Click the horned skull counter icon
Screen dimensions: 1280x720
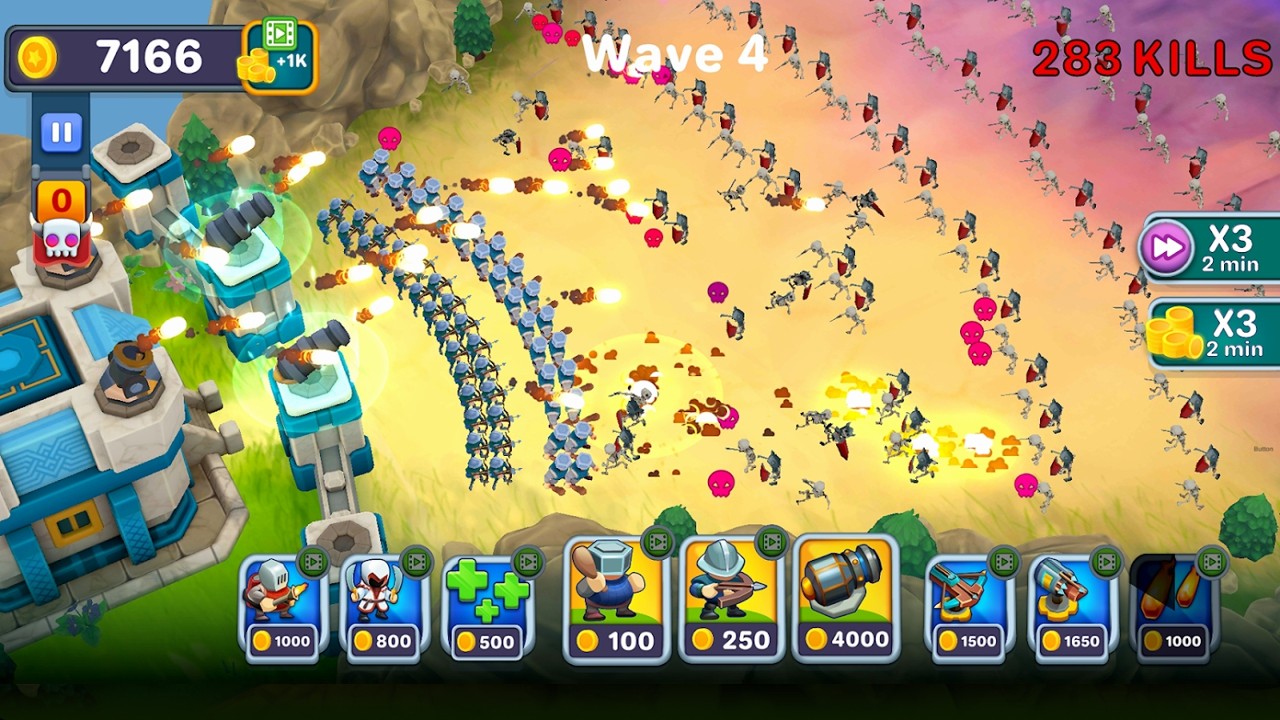[61, 237]
